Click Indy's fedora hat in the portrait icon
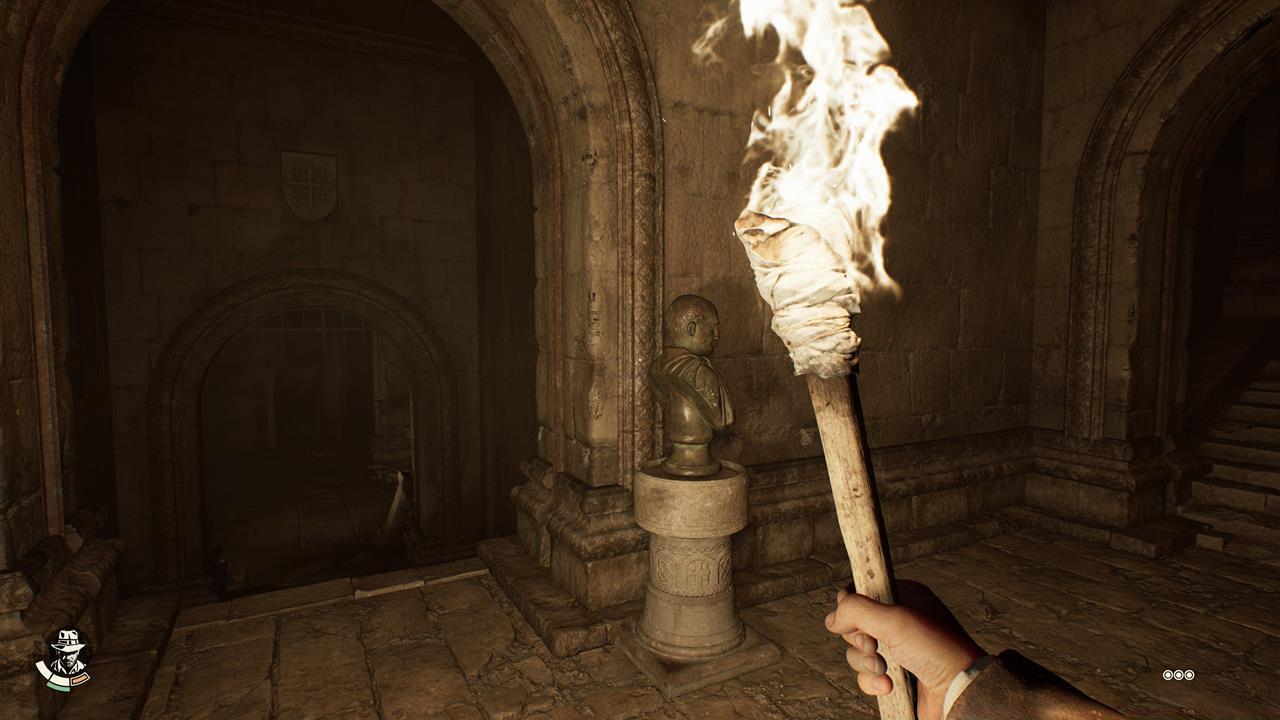 [68, 640]
